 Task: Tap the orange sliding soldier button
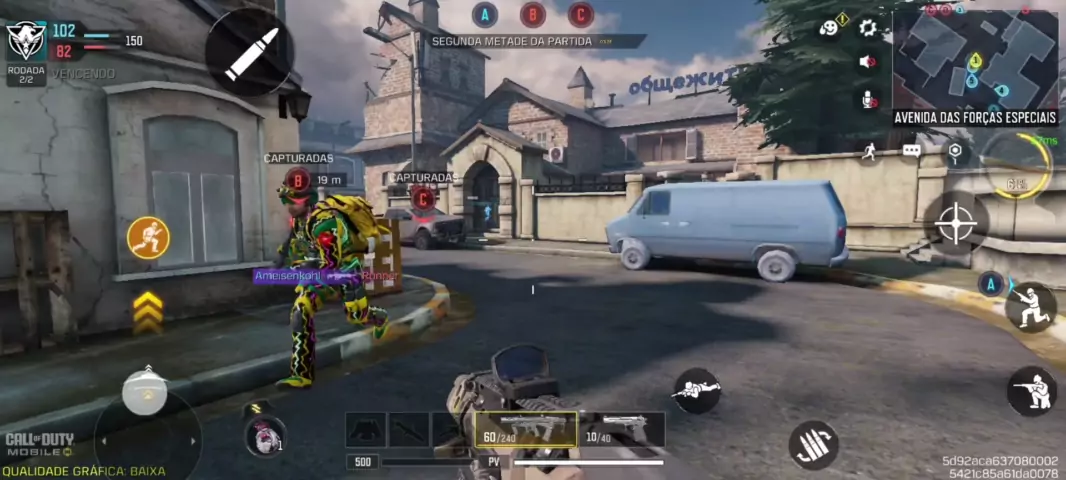point(148,238)
